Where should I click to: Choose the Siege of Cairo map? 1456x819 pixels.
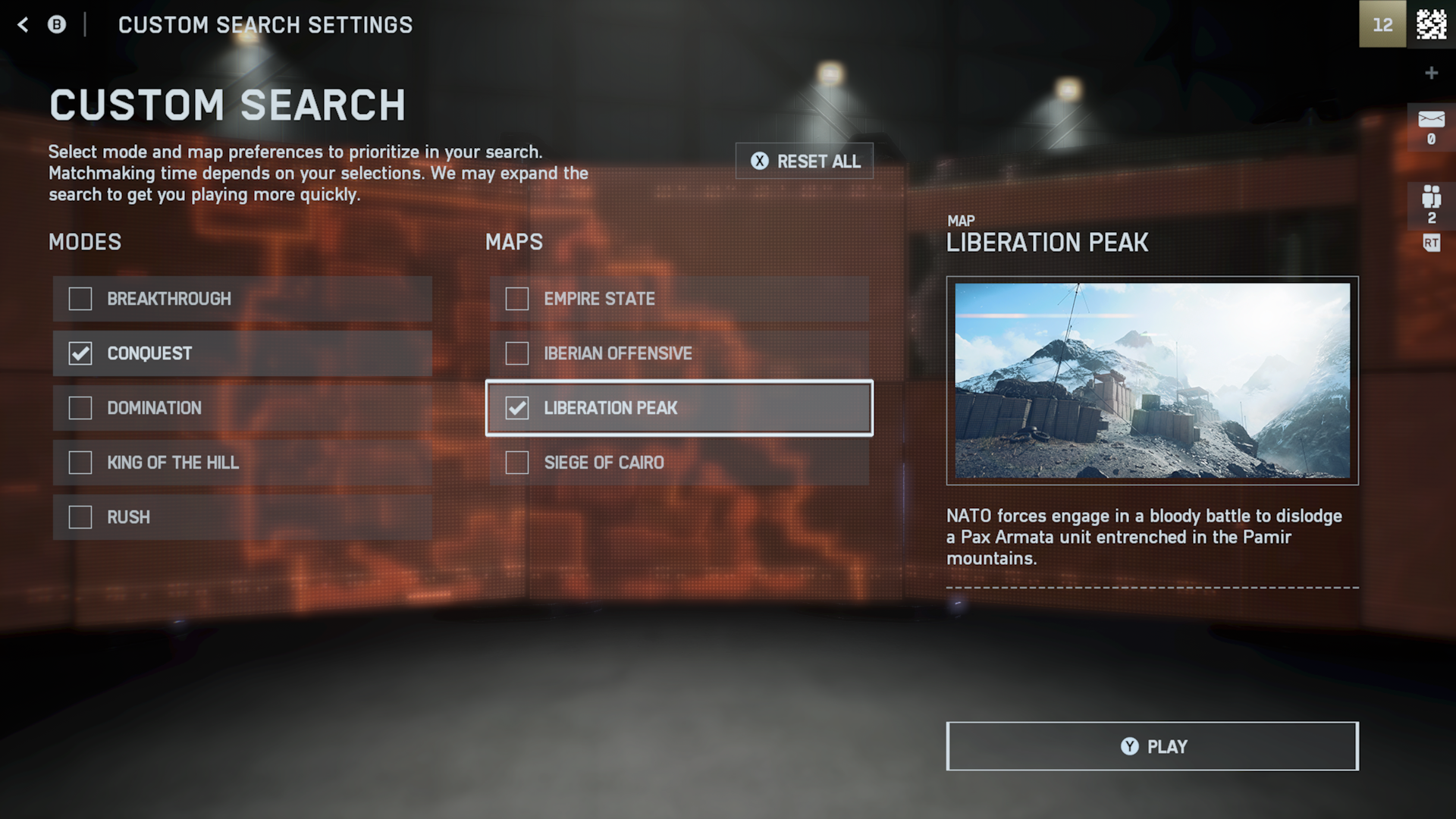[x=517, y=463]
